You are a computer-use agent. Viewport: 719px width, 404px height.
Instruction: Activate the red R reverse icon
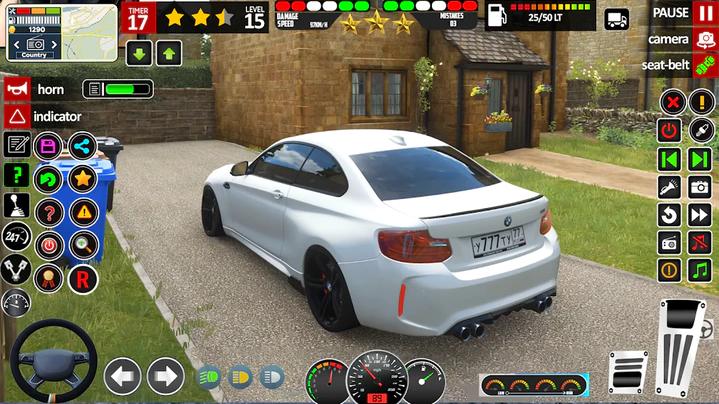82,277
